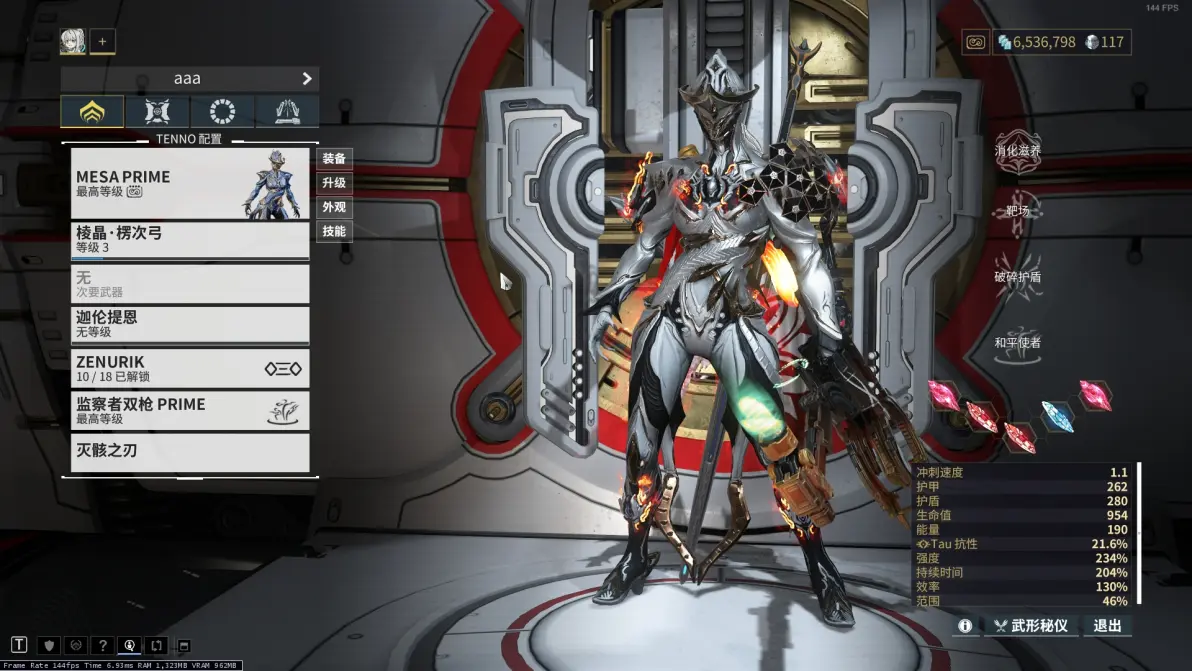Open the 外观 appearance menu

pos(334,207)
